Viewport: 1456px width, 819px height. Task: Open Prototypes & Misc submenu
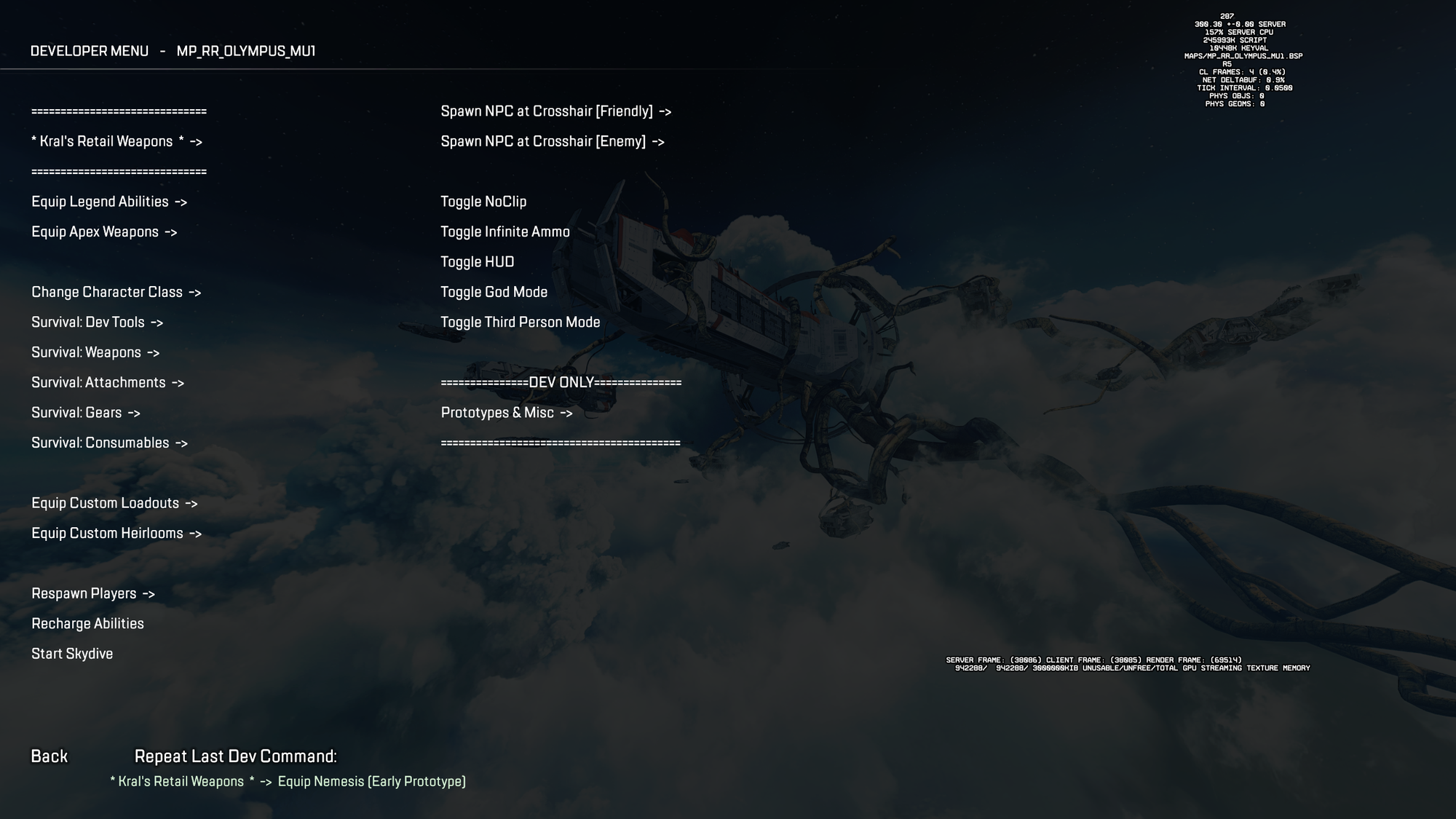tap(507, 413)
